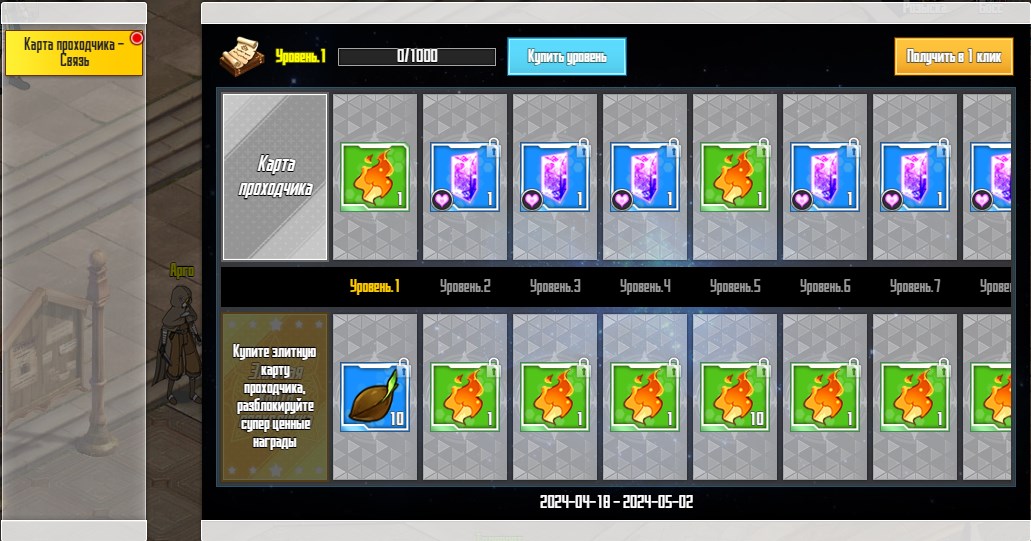Select the purple crystal reward for level 2

pos(465,177)
